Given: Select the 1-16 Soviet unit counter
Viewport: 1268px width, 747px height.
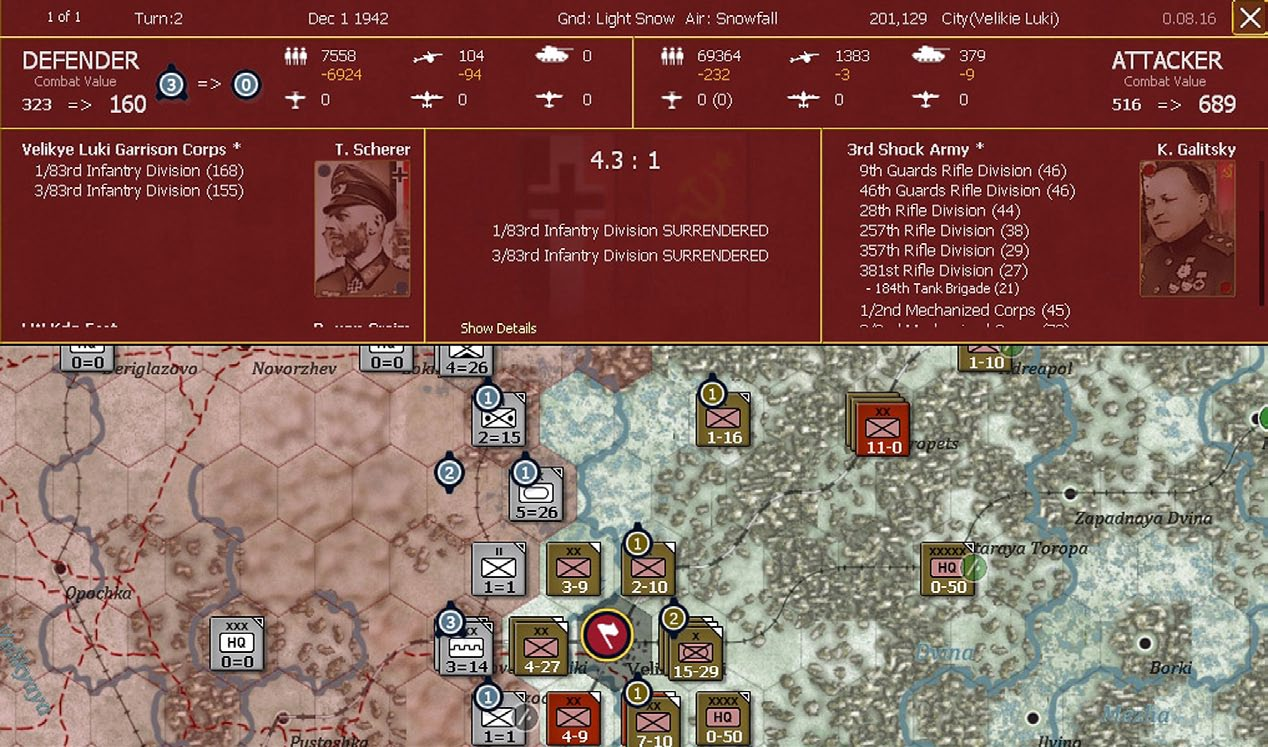Looking at the screenshot, I should 724,419.
